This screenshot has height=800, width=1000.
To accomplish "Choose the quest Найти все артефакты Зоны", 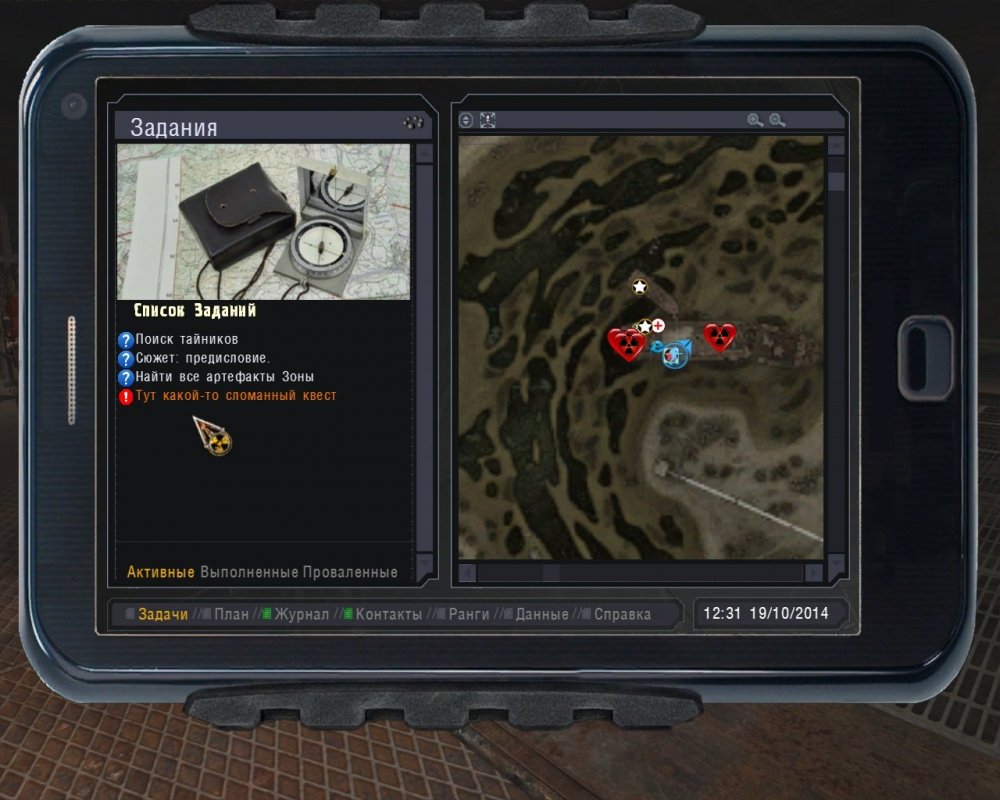I will [224, 377].
